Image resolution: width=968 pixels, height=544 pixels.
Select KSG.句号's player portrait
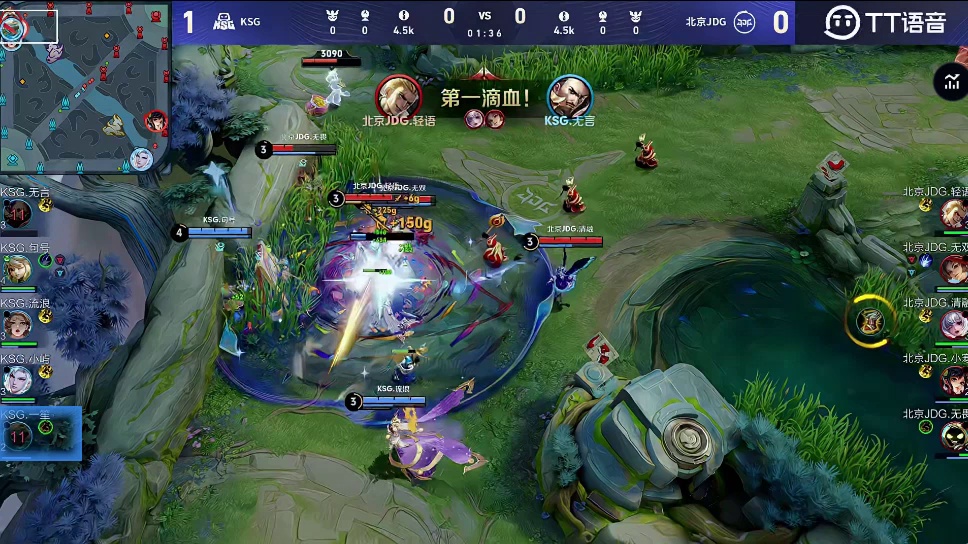pyautogui.click(x=18, y=269)
